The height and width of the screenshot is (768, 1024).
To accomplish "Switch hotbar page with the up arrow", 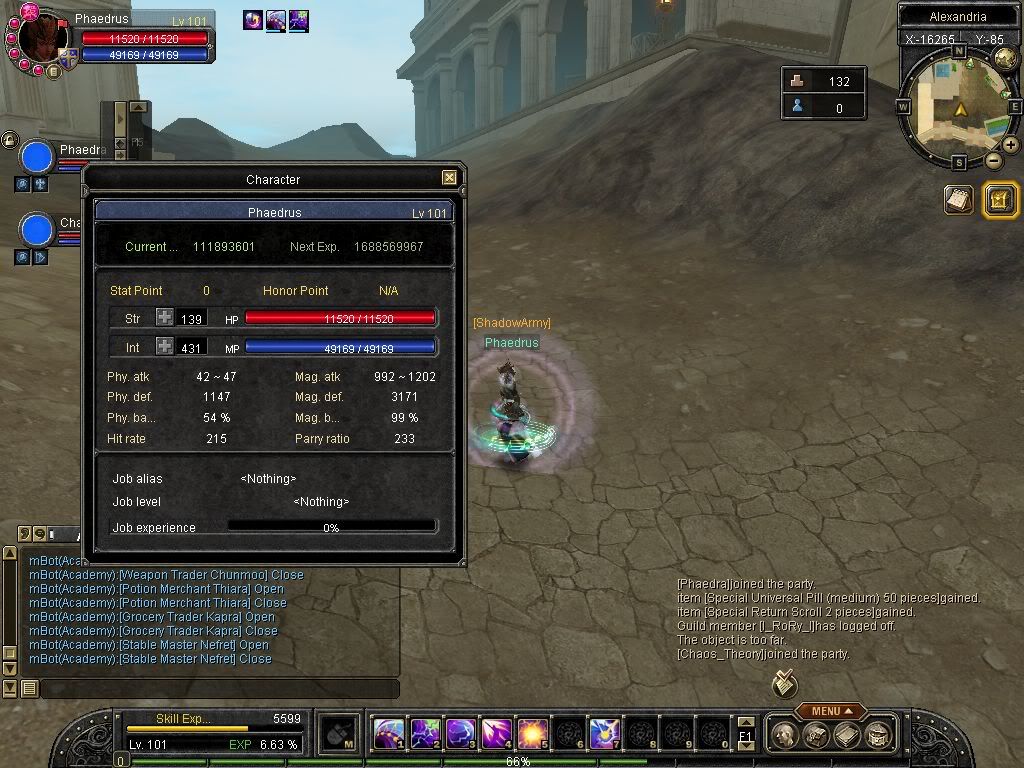I will [745, 722].
